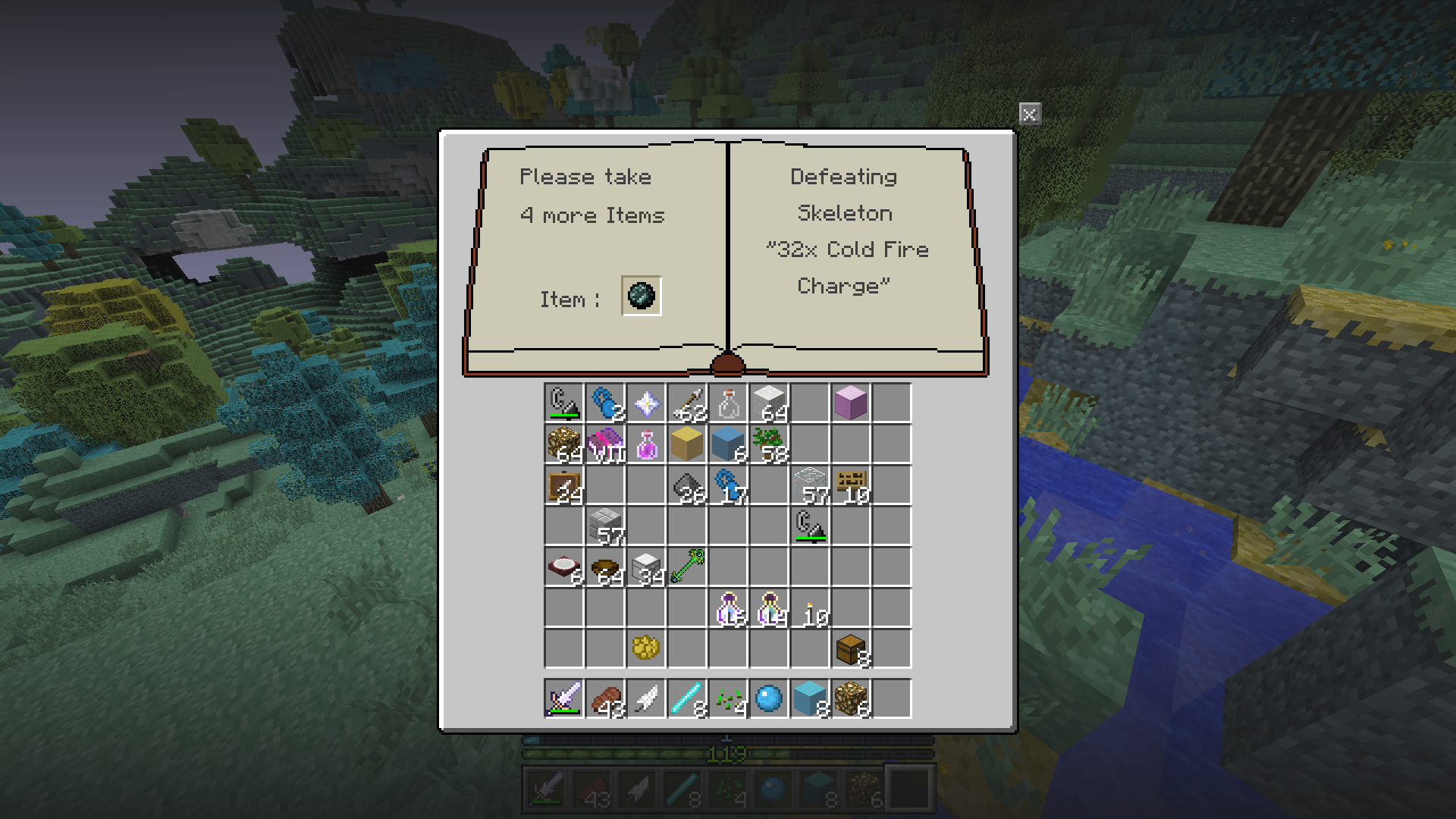
Task: Select the item frame stack of 24
Action: (x=564, y=485)
